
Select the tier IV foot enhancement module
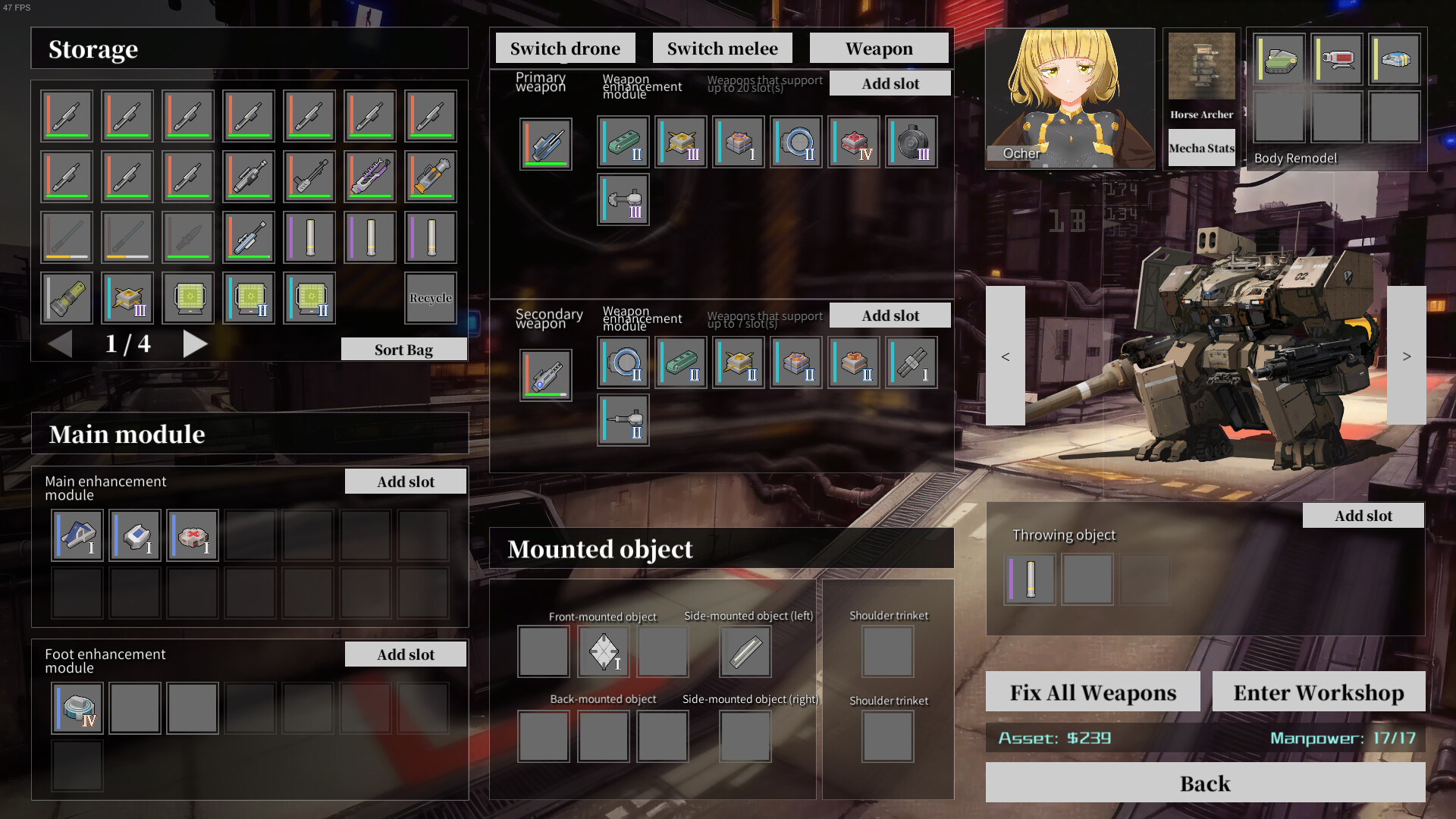pyautogui.click(x=77, y=708)
